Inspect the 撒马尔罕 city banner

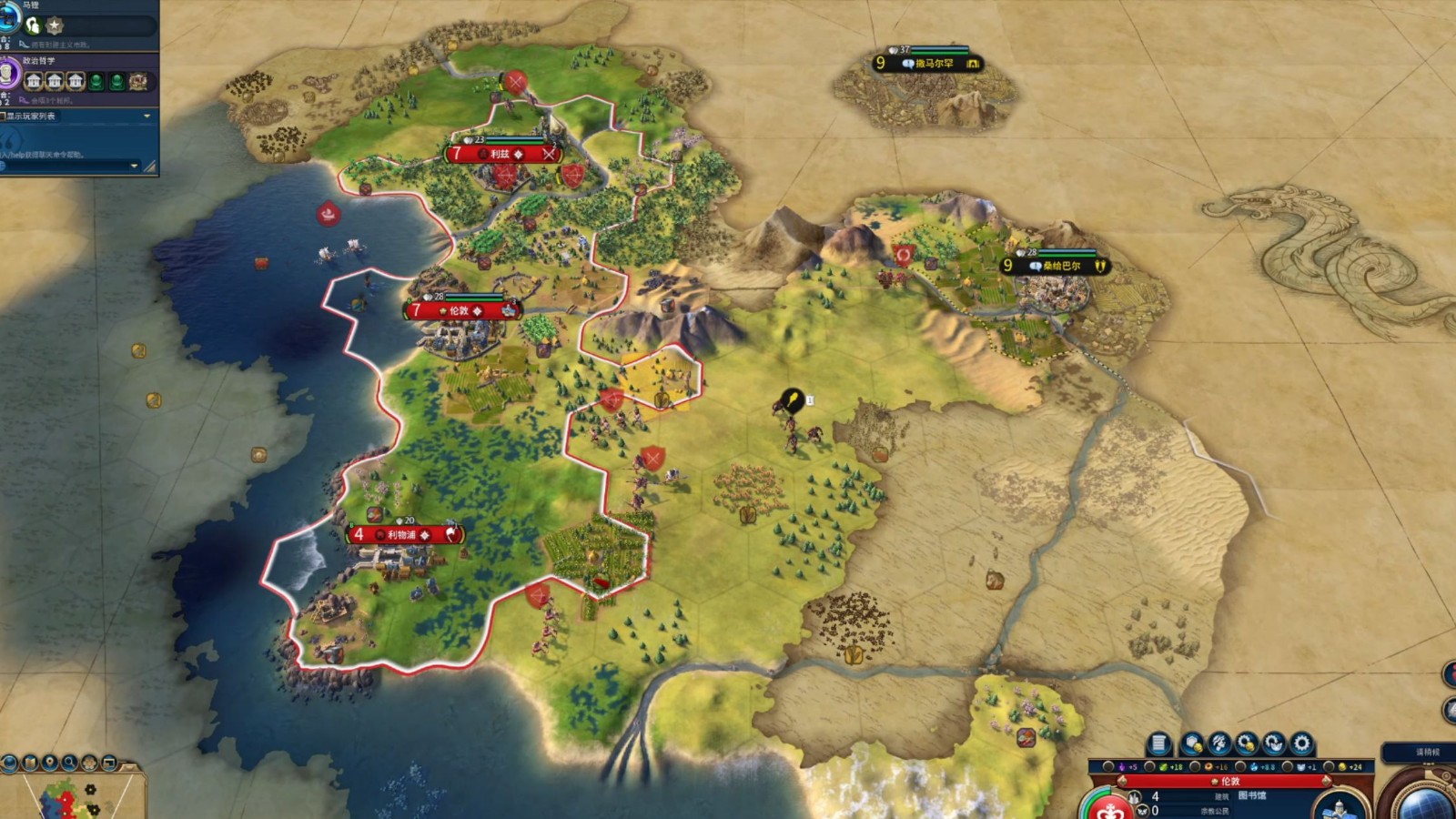[x=928, y=64]
